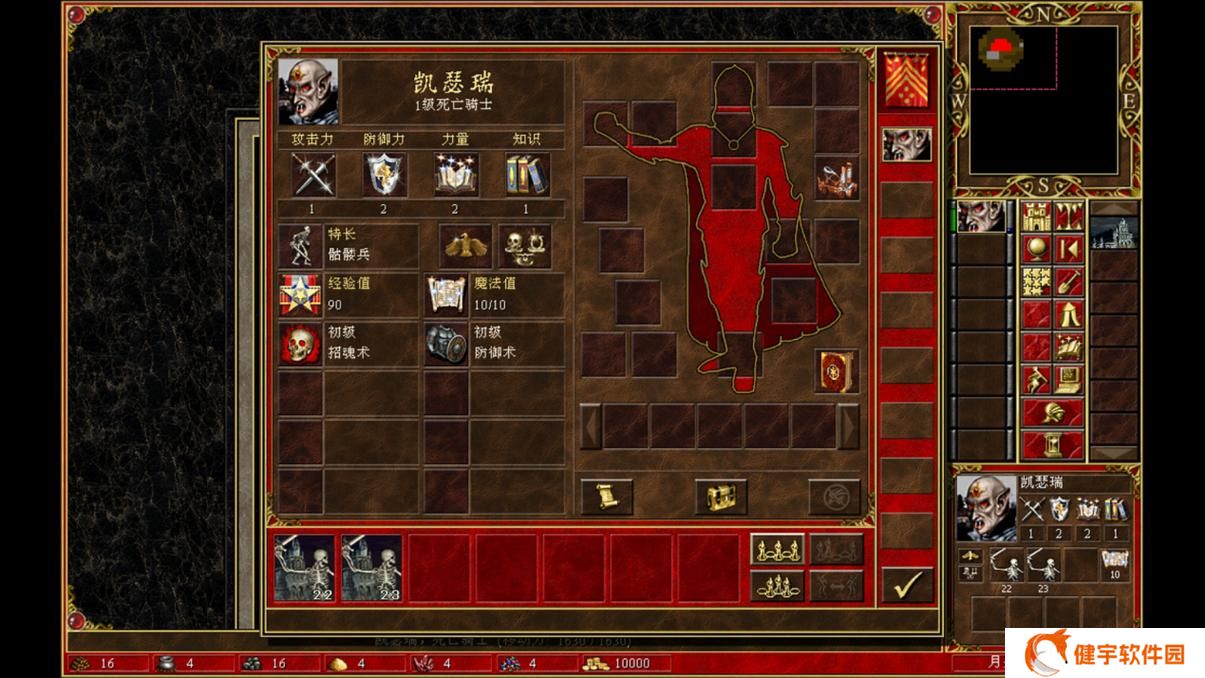The width and height of the screenshot is (1205, 678).
Task: Click the skeleton specialty icon
Action: click(299, 246)
